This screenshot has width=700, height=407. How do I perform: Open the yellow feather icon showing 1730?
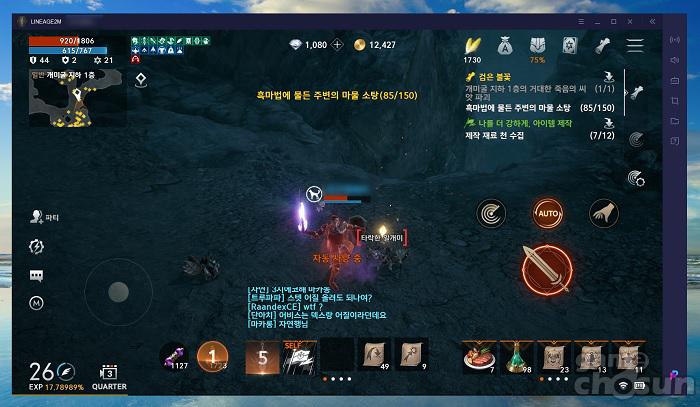click(473, 46)
